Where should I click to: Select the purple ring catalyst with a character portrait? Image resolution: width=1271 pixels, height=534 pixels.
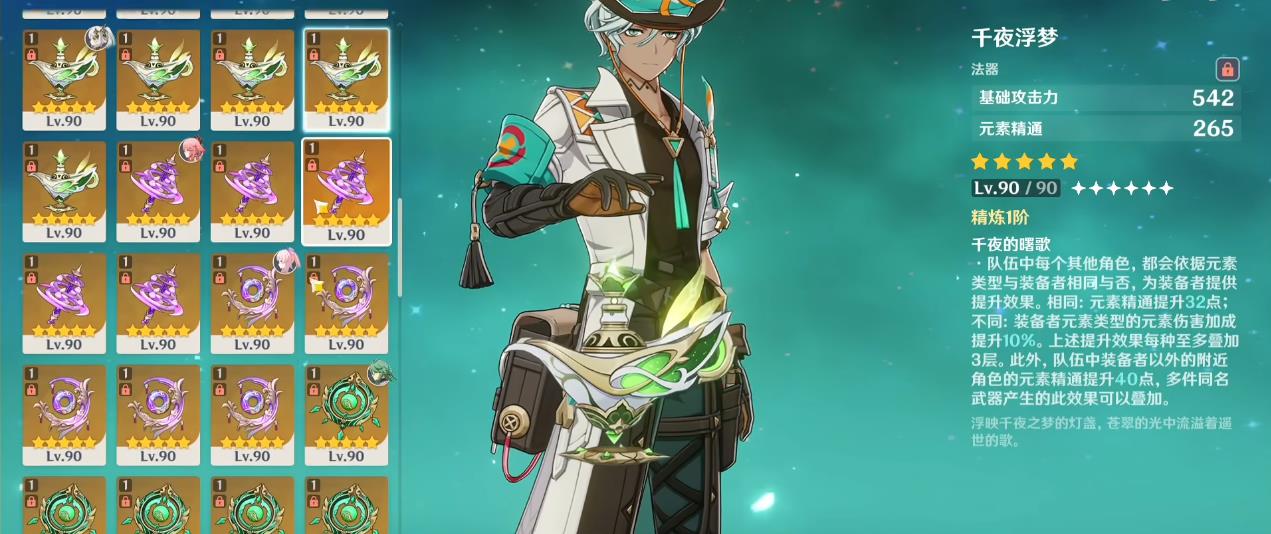pos(252,303)
